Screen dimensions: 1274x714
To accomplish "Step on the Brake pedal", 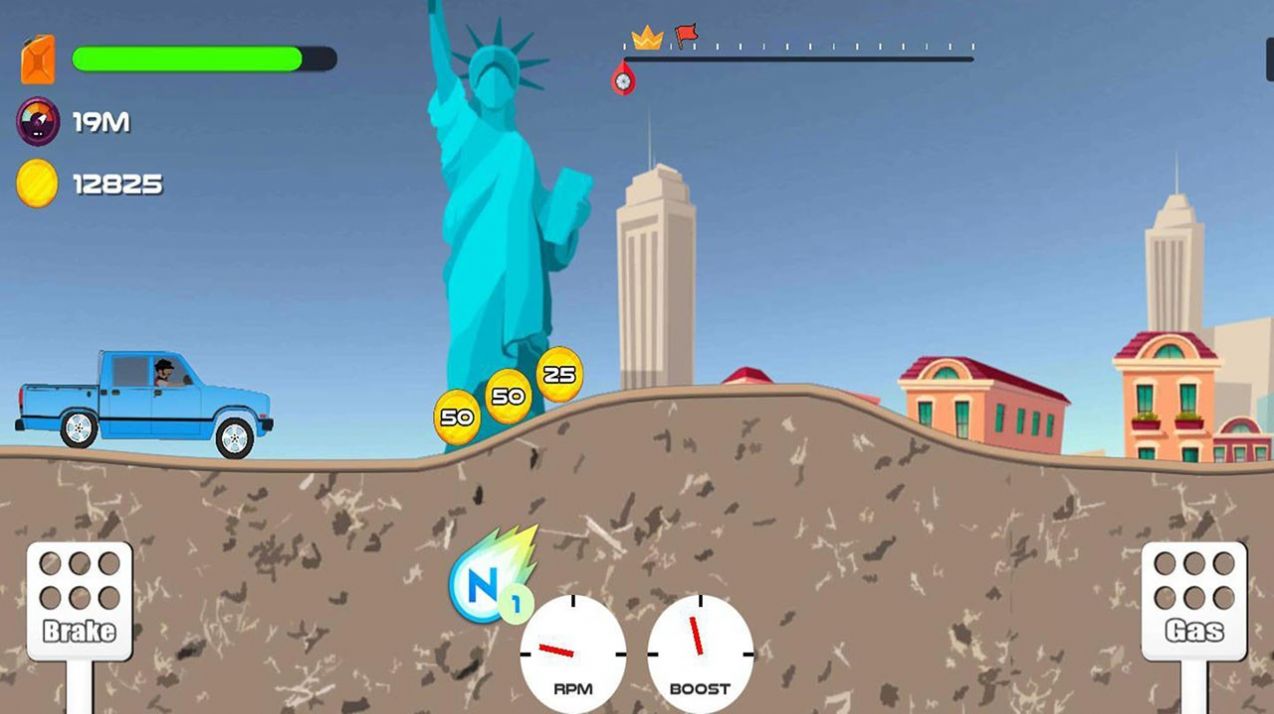I will tap(79, 600).
